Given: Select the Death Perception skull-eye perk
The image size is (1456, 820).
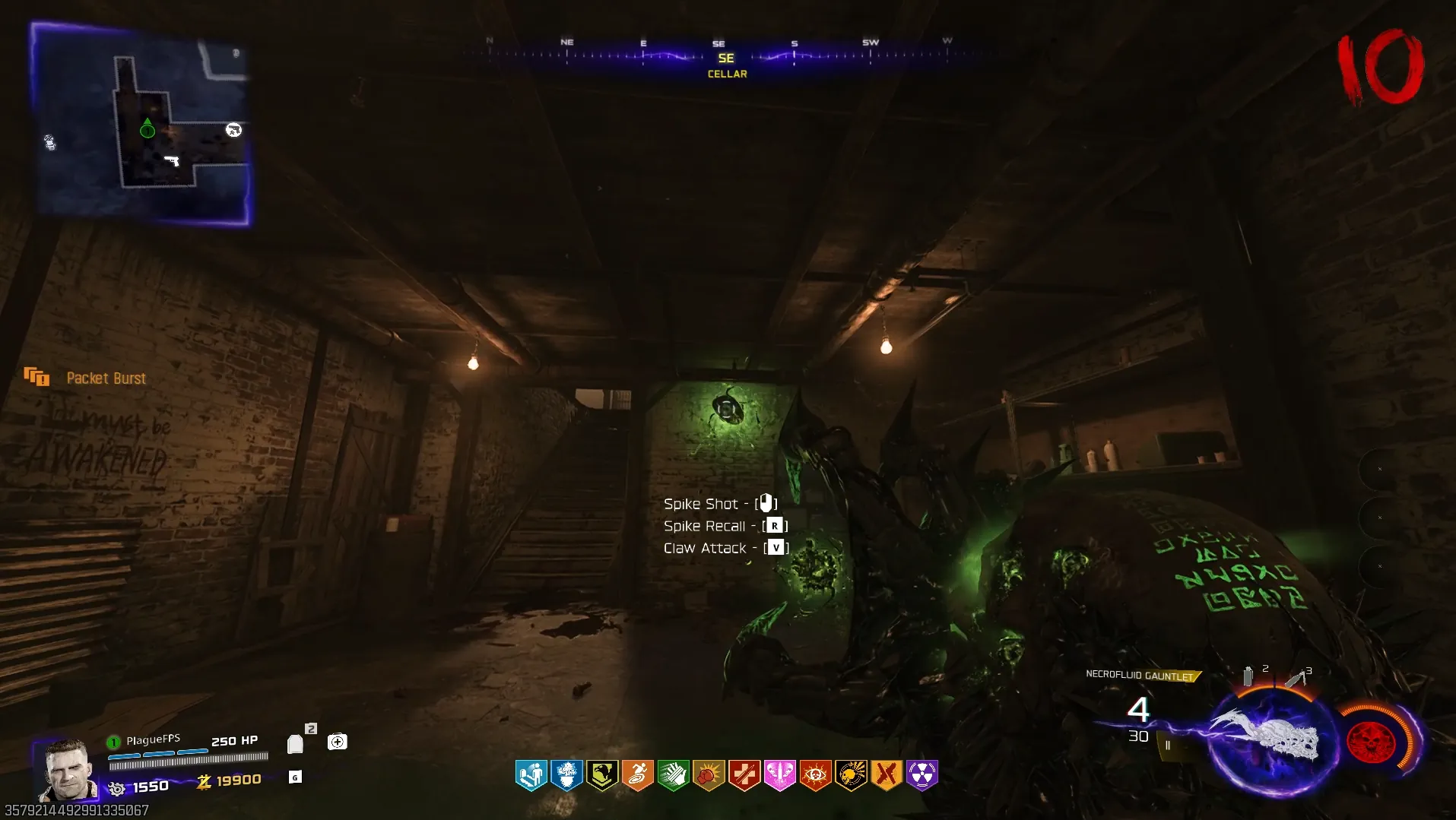Looking at the screenshot, I should click(x=815, y=775).
